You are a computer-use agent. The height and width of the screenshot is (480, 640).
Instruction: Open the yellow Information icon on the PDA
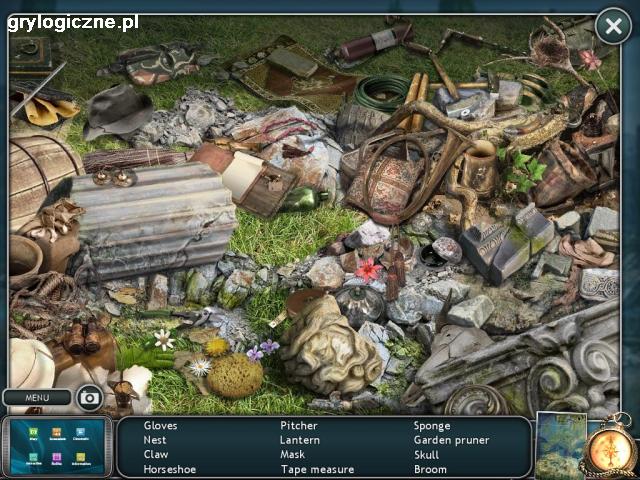(80, 457)
